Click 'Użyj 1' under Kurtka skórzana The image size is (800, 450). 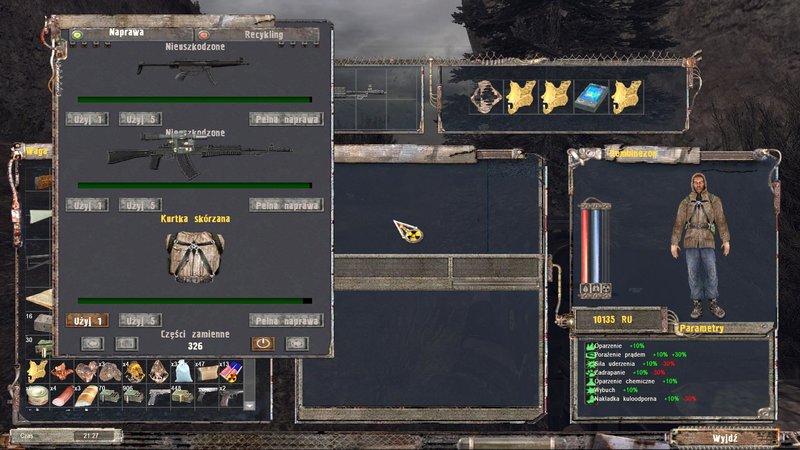pos(88,321)
